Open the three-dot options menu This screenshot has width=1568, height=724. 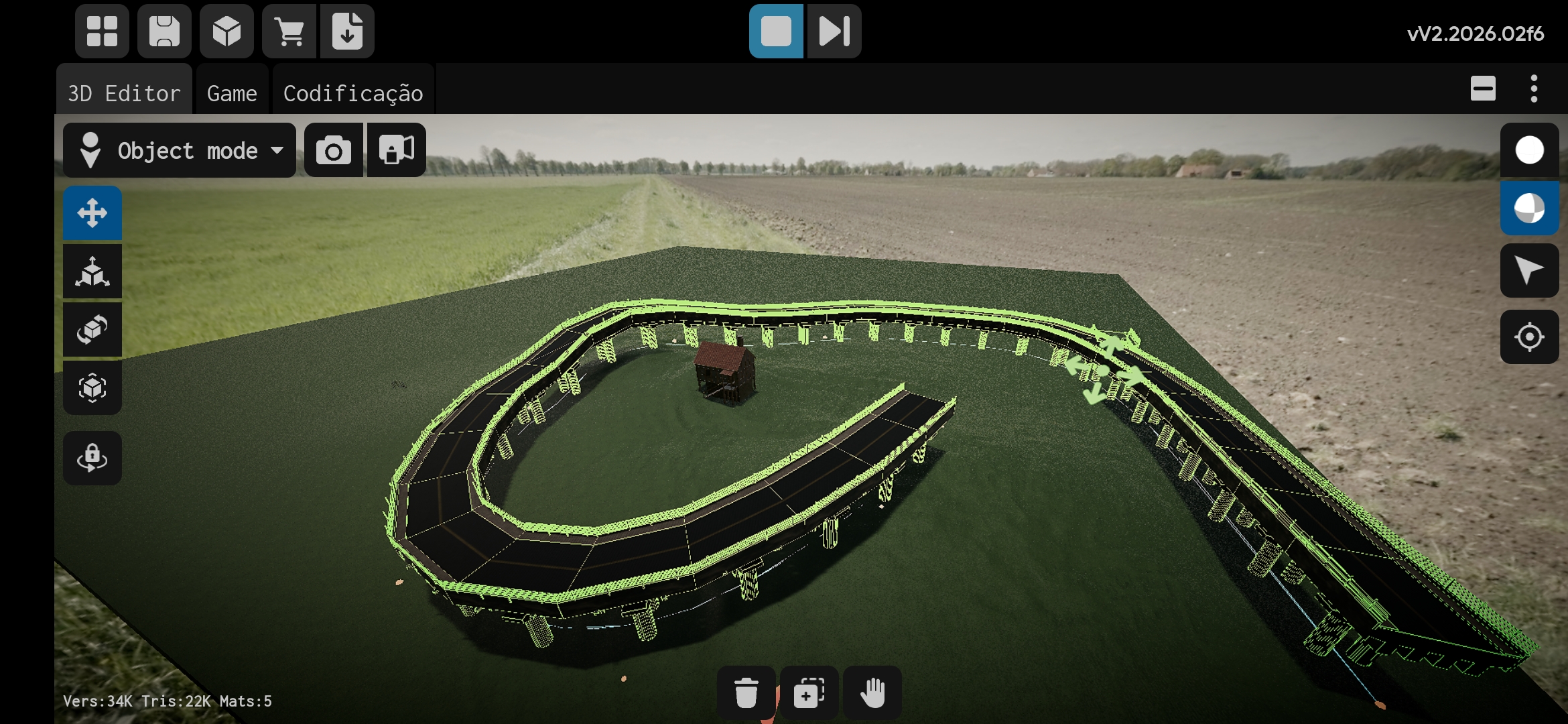pos(1534,88)
